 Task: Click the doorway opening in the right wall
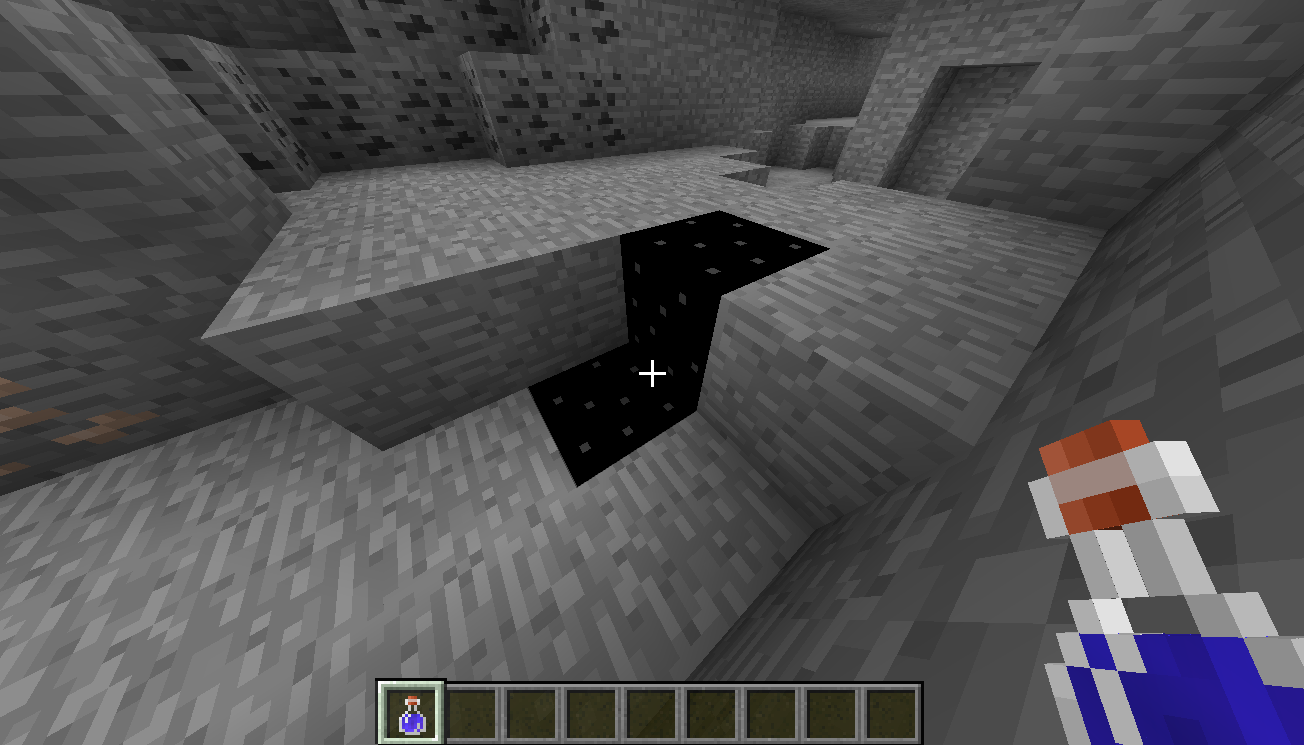(x=960, y=130)
